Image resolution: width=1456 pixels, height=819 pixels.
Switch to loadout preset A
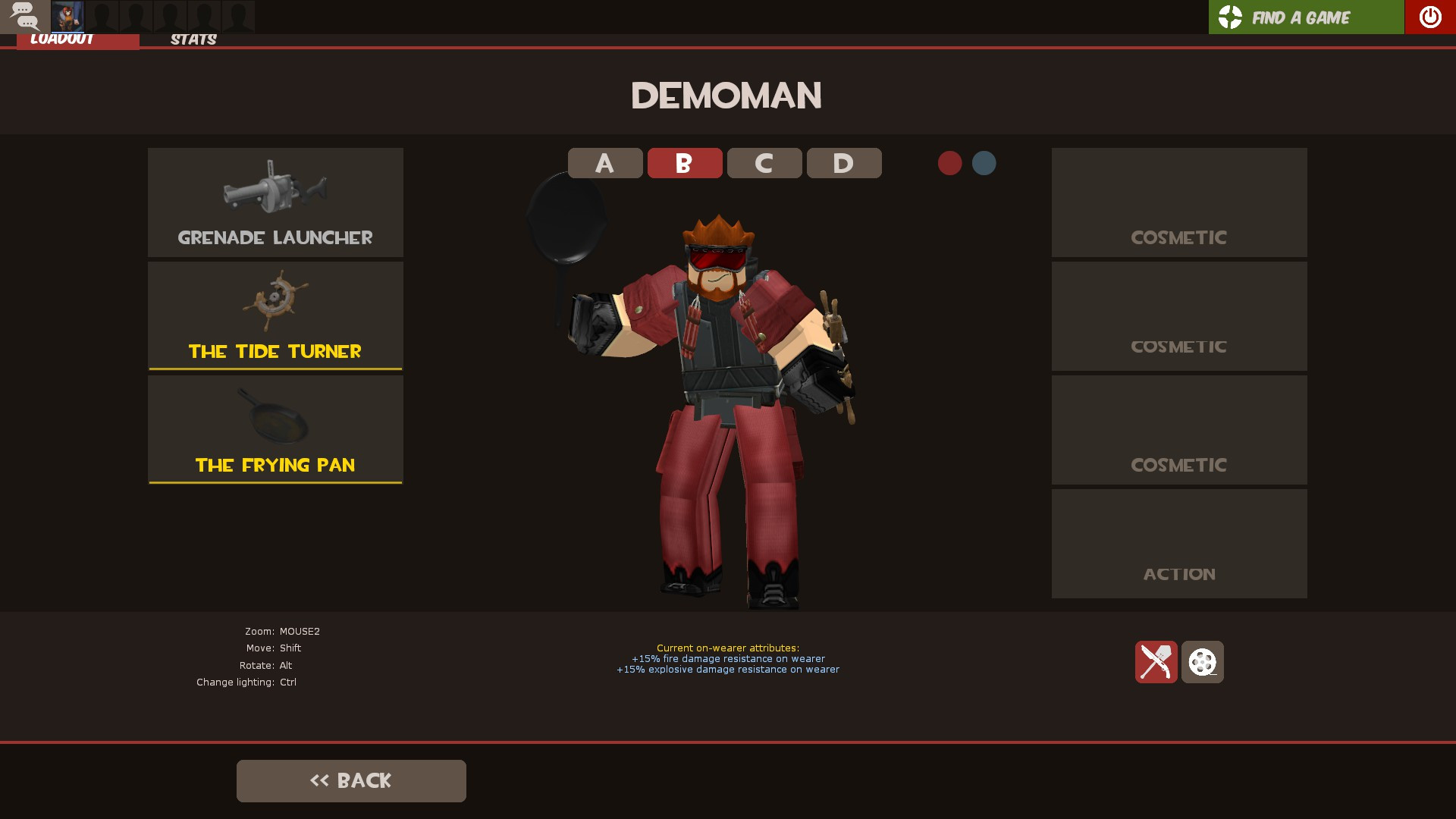(604, 162)
